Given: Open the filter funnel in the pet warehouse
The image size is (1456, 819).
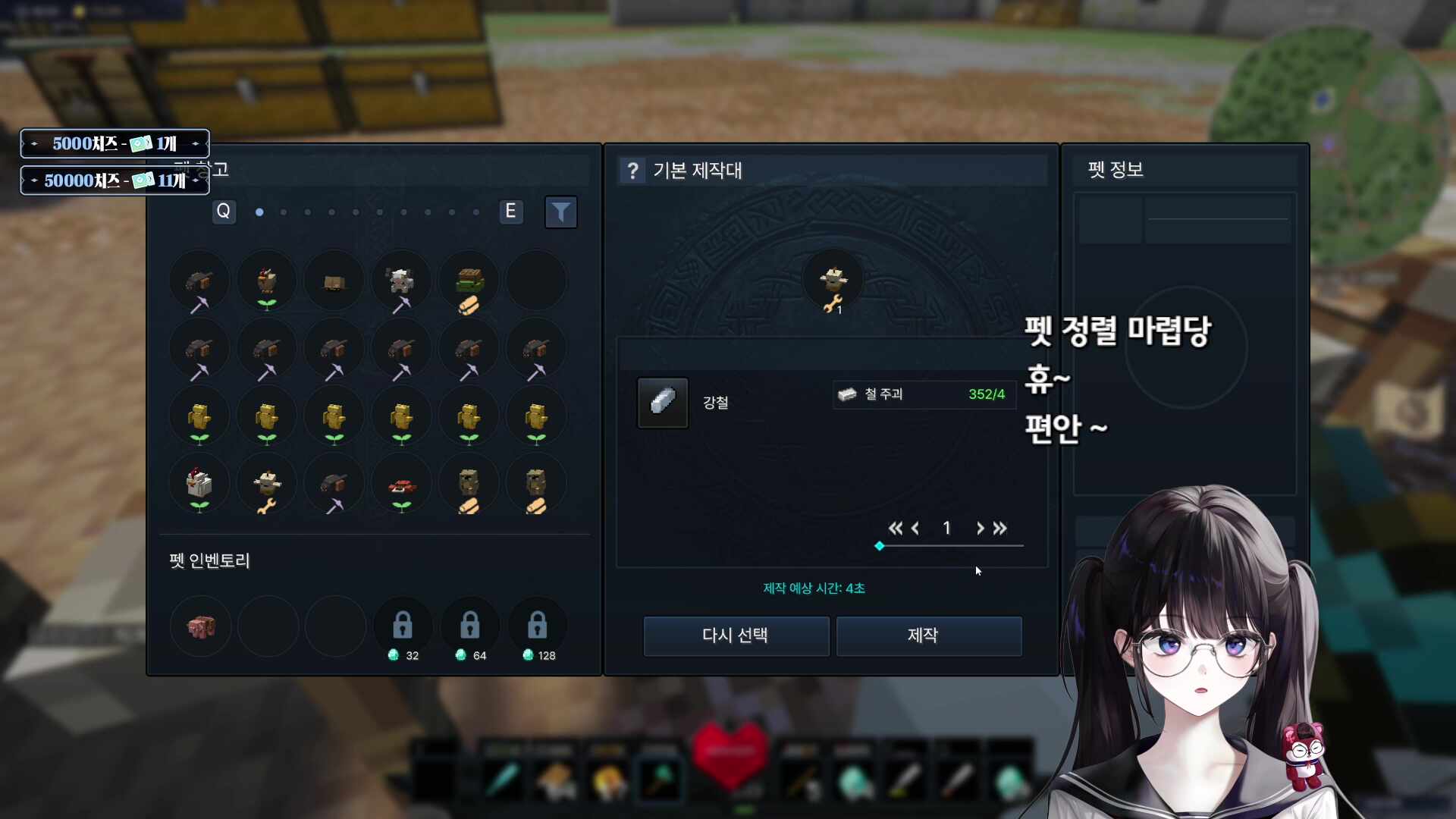Looking at the screenshot, I should point(560,212).
